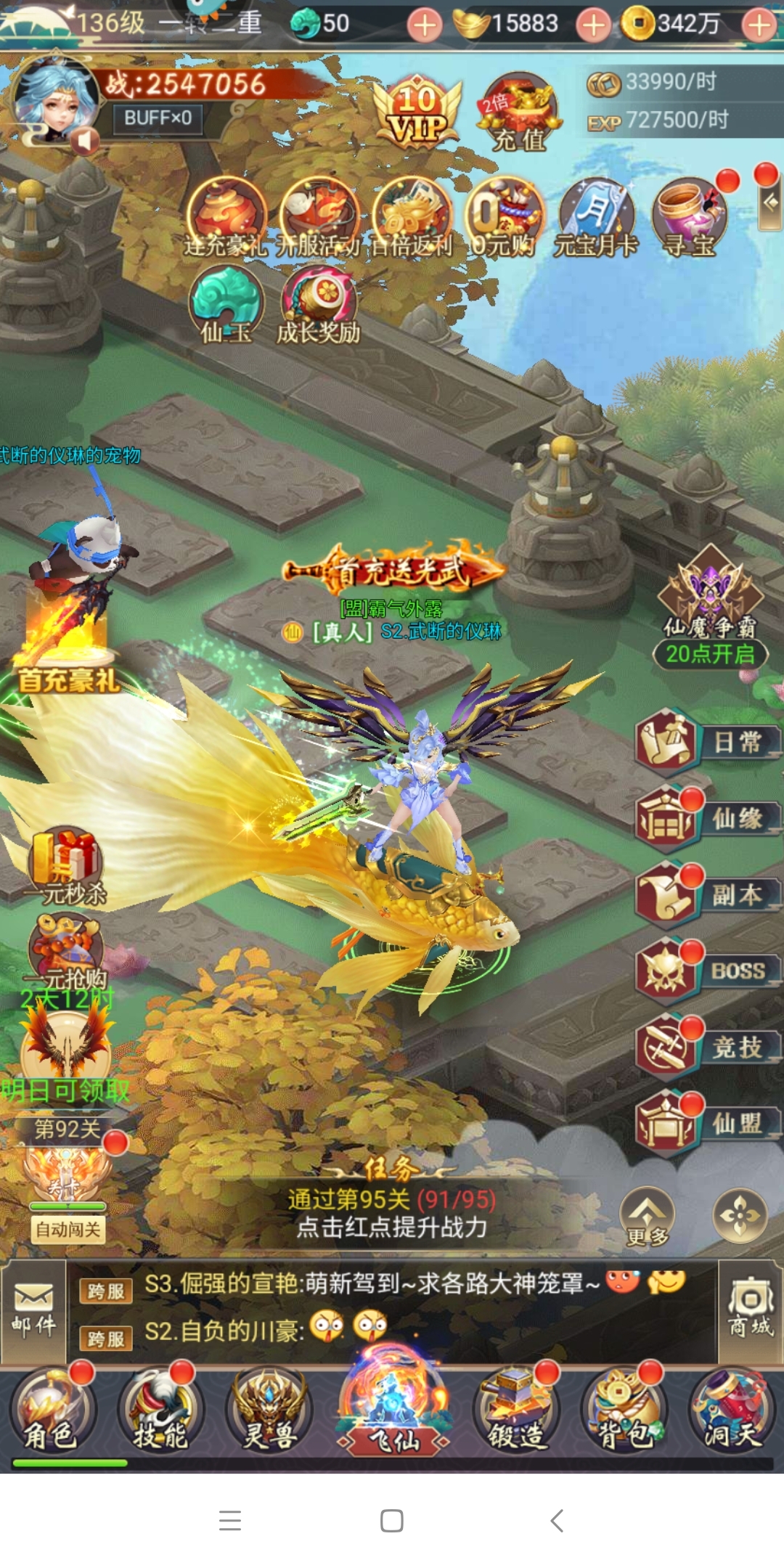784x1568 pixels.
Task: Tap the Android back navigation button
Action: [557, 1520]
